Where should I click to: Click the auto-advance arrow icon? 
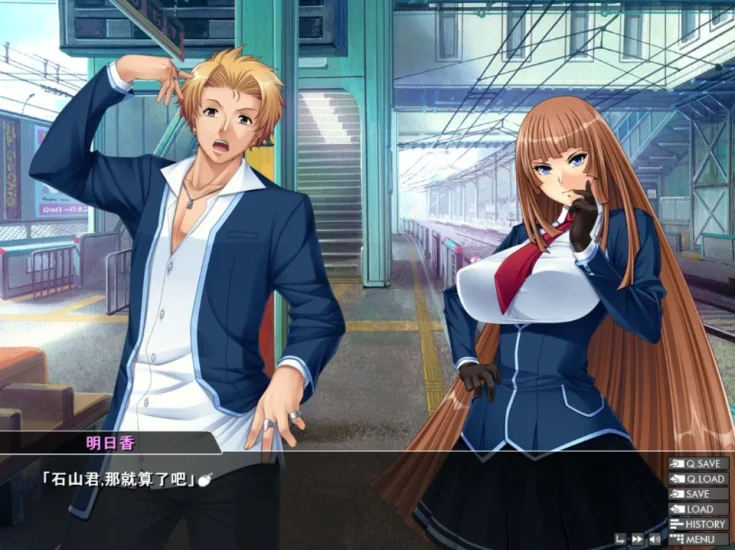coord(620,540)
